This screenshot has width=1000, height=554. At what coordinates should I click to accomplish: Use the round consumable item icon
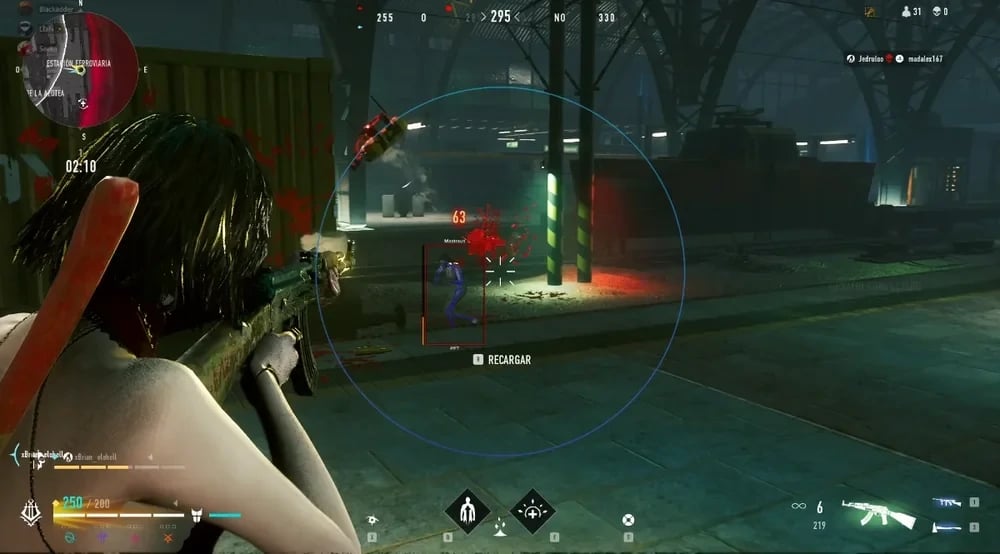point(628,520)
